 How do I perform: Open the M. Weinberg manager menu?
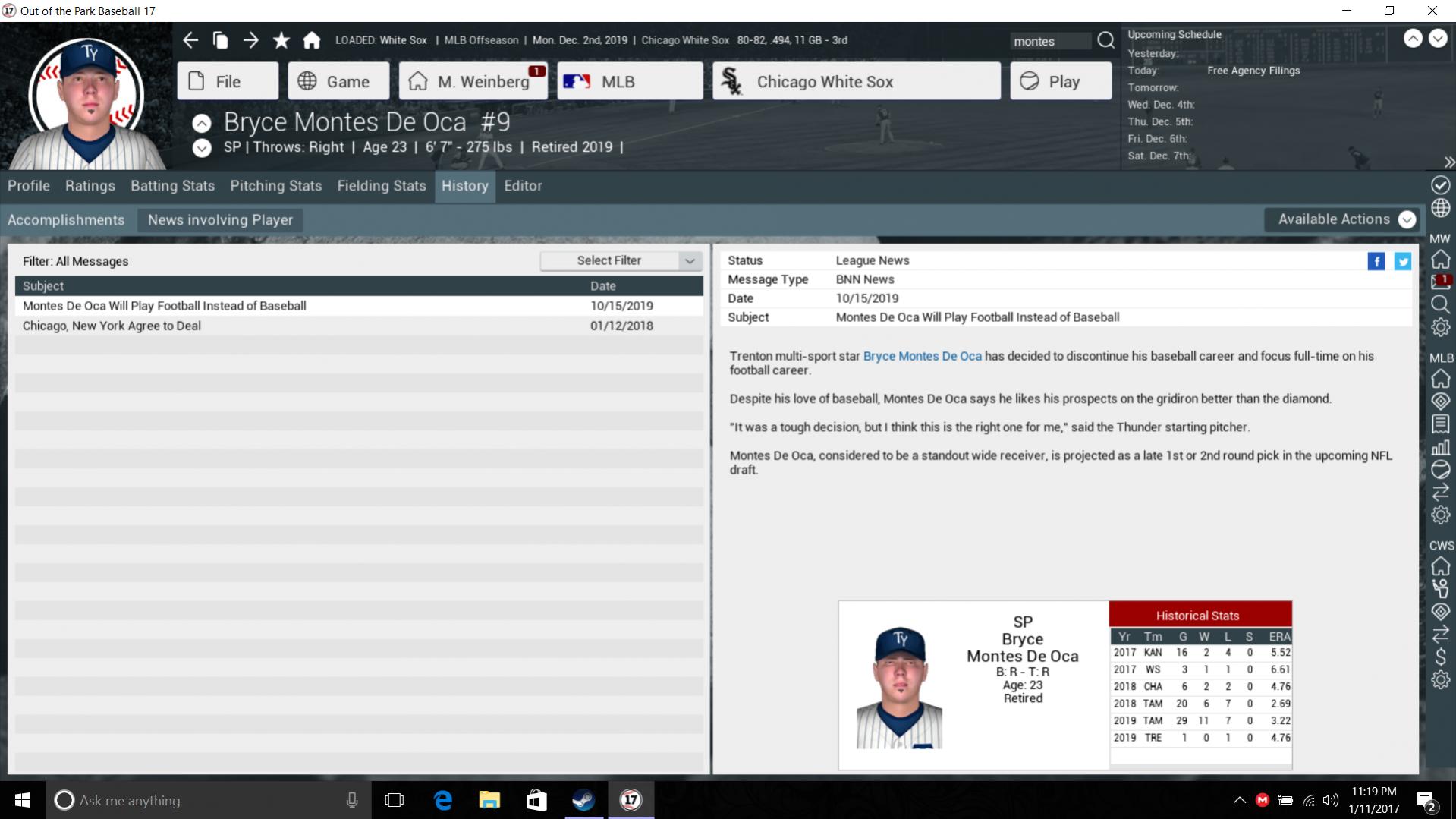coord(473,81)
